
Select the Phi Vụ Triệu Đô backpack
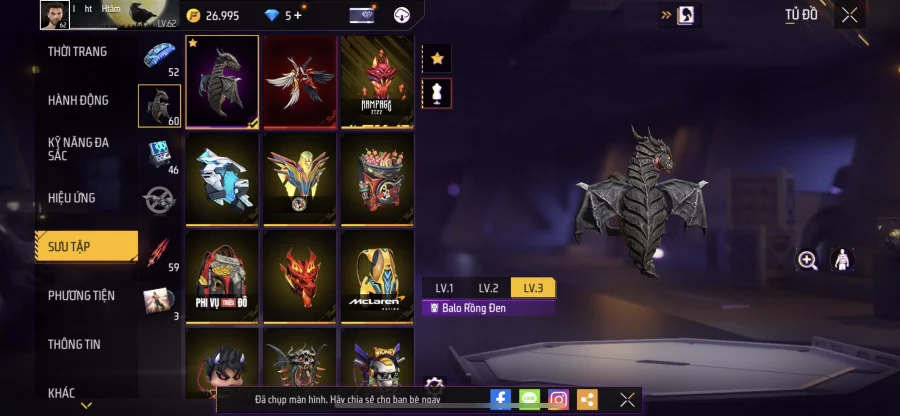(222, 276)
